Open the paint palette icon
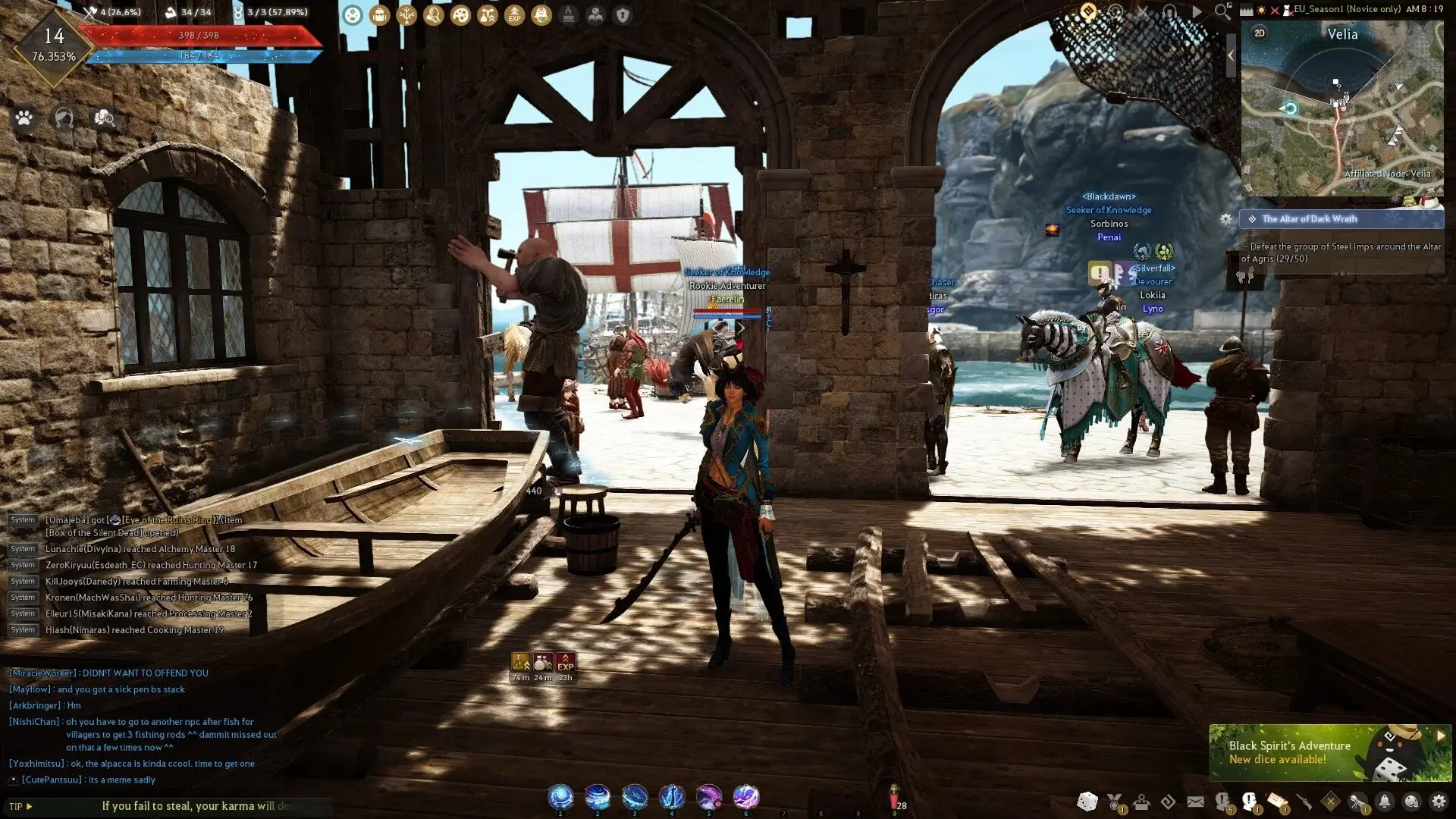This screenshot has height=819, width=1456. 460,15
